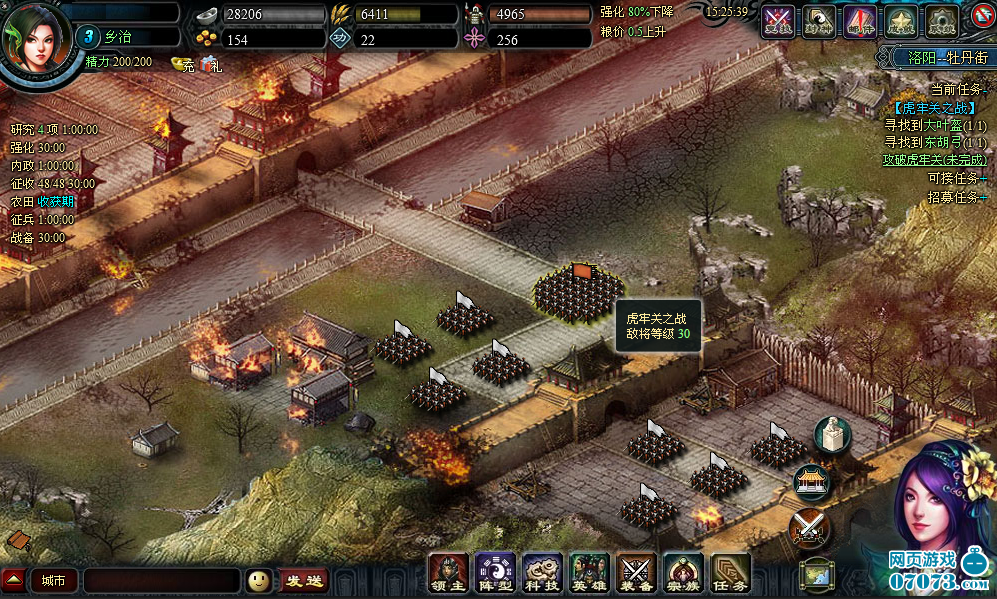Open the 科技 technology menu
Viewport: 997px width, 599px height.
(x=541, y=573)
